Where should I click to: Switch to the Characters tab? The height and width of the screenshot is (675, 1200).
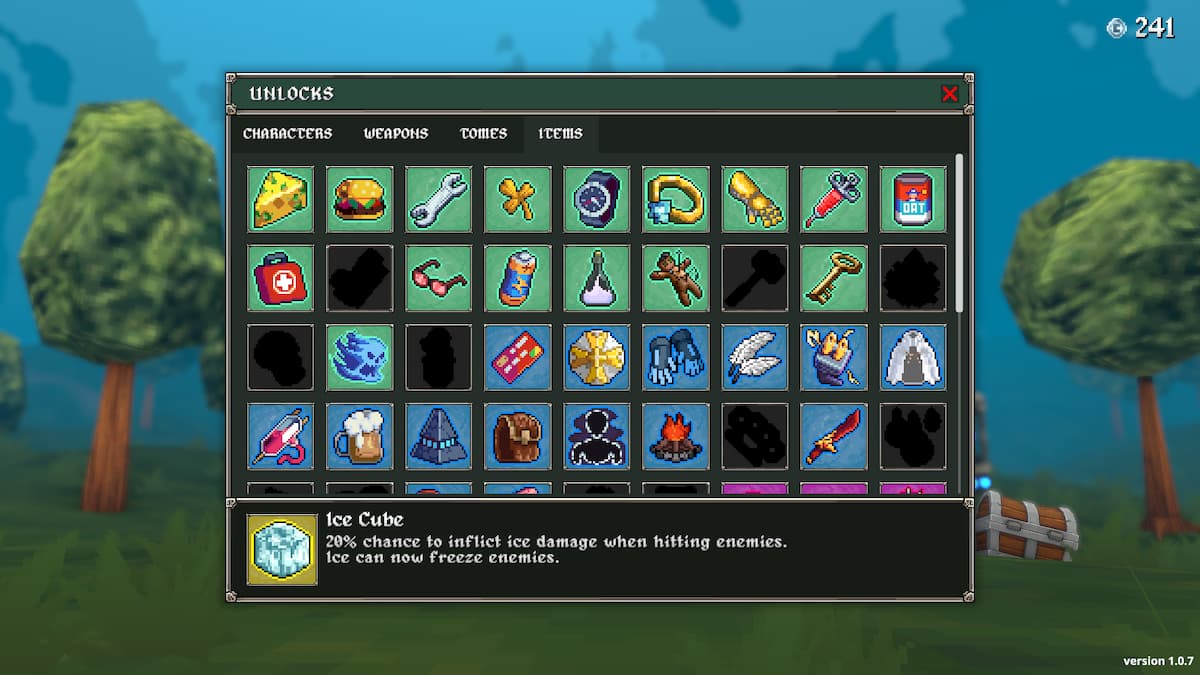point(287,134)
